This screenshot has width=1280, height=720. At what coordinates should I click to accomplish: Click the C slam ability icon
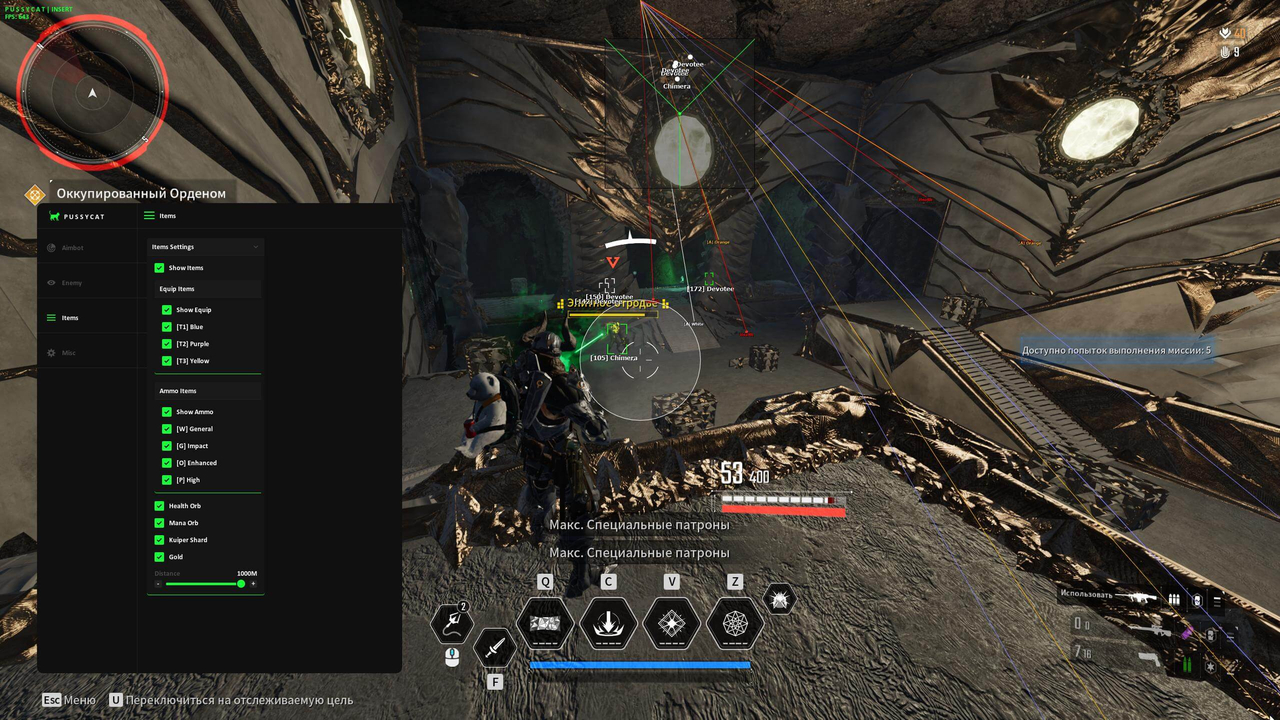(x=609, y=622)
